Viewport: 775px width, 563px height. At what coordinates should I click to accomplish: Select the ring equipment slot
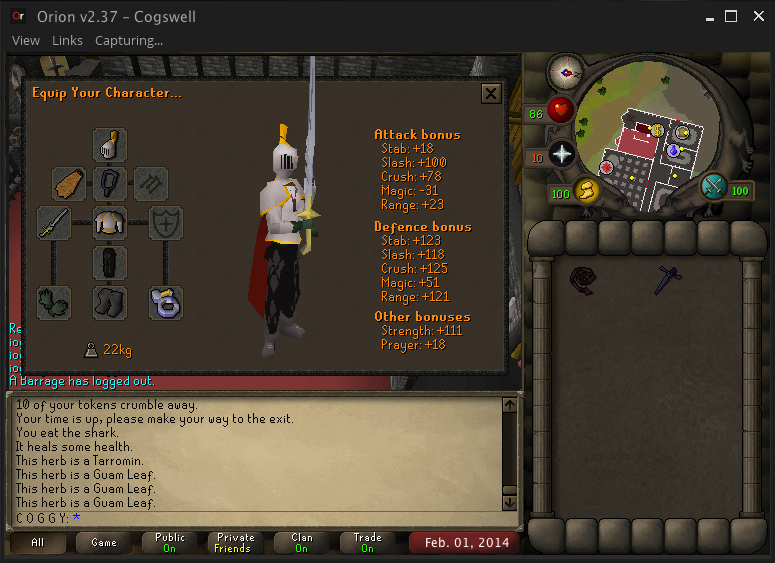[x=166, y=302]
